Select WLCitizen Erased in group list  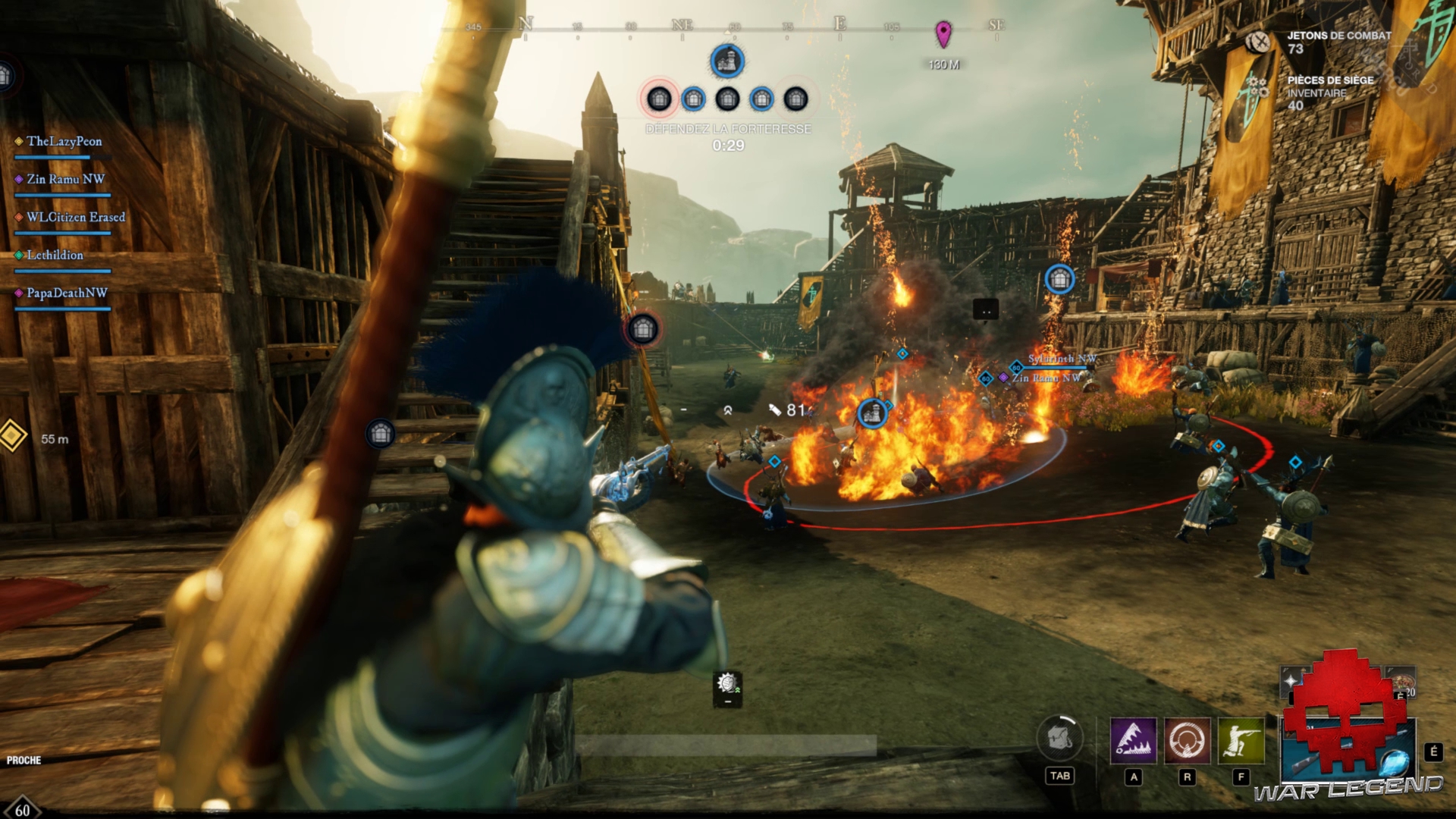75,218
